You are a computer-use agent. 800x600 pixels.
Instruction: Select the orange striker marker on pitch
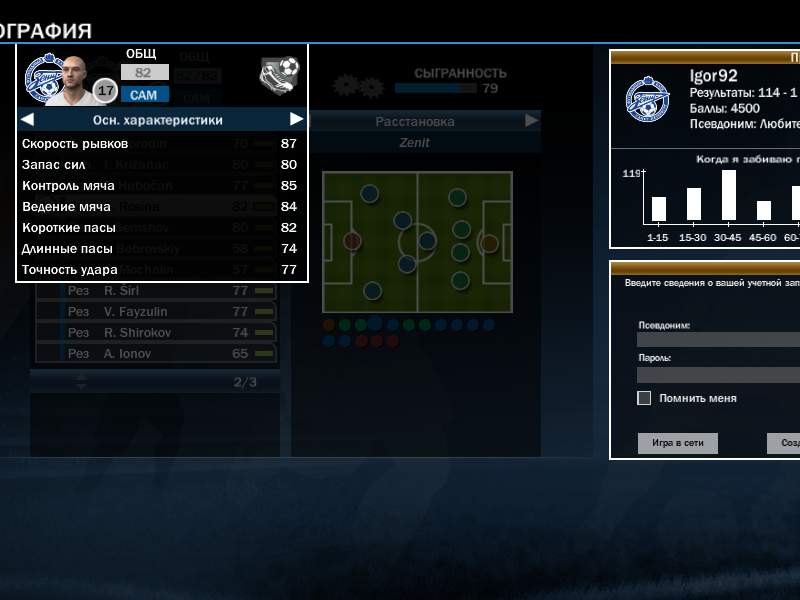[x=489, y=242]
